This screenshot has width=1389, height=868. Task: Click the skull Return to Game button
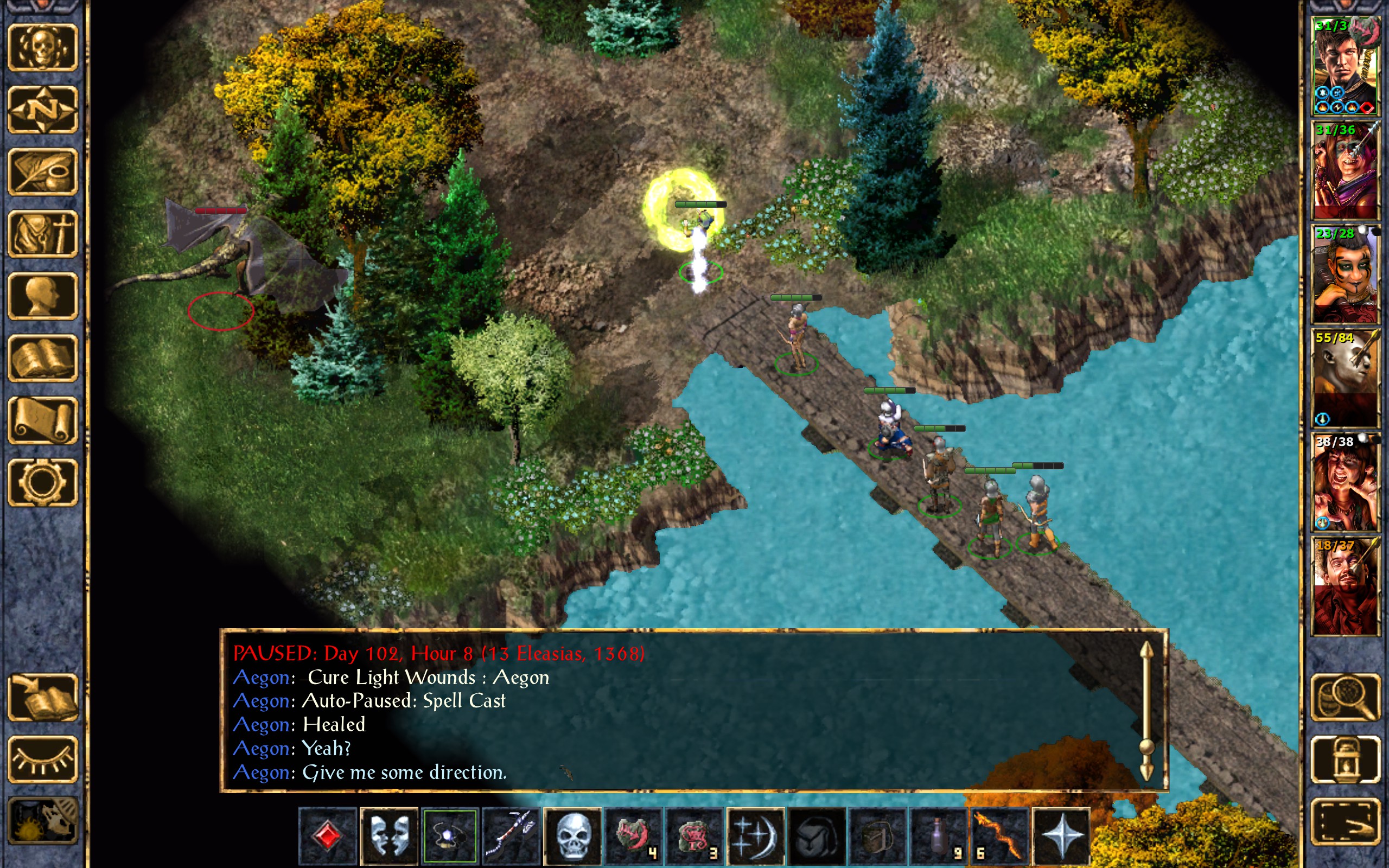click(x=42, y=48)
